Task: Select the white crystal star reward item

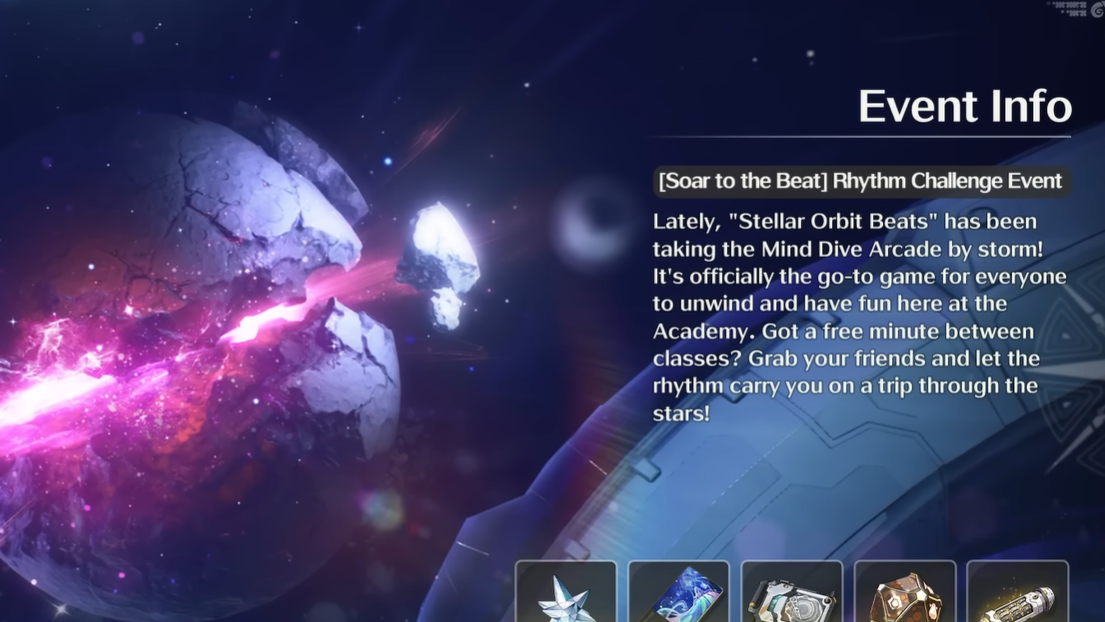Action: pyautogui.click(x=566, y=595)
